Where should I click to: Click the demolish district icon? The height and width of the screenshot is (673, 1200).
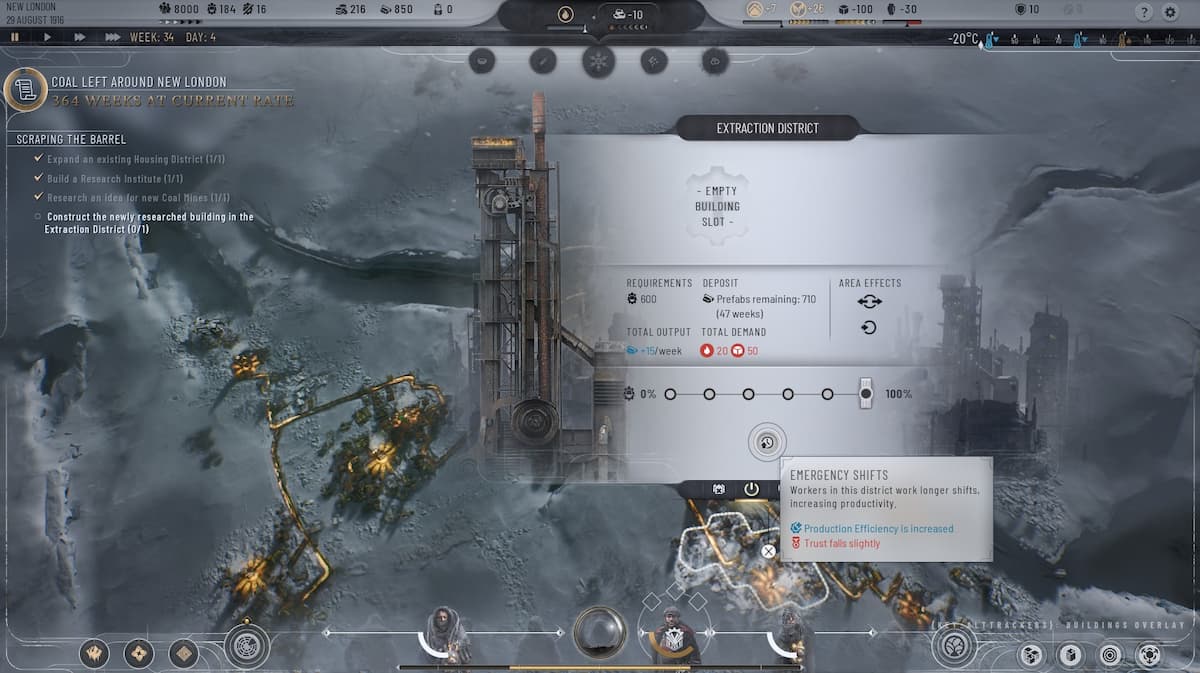pyautogui.click(x=718, y=489)
